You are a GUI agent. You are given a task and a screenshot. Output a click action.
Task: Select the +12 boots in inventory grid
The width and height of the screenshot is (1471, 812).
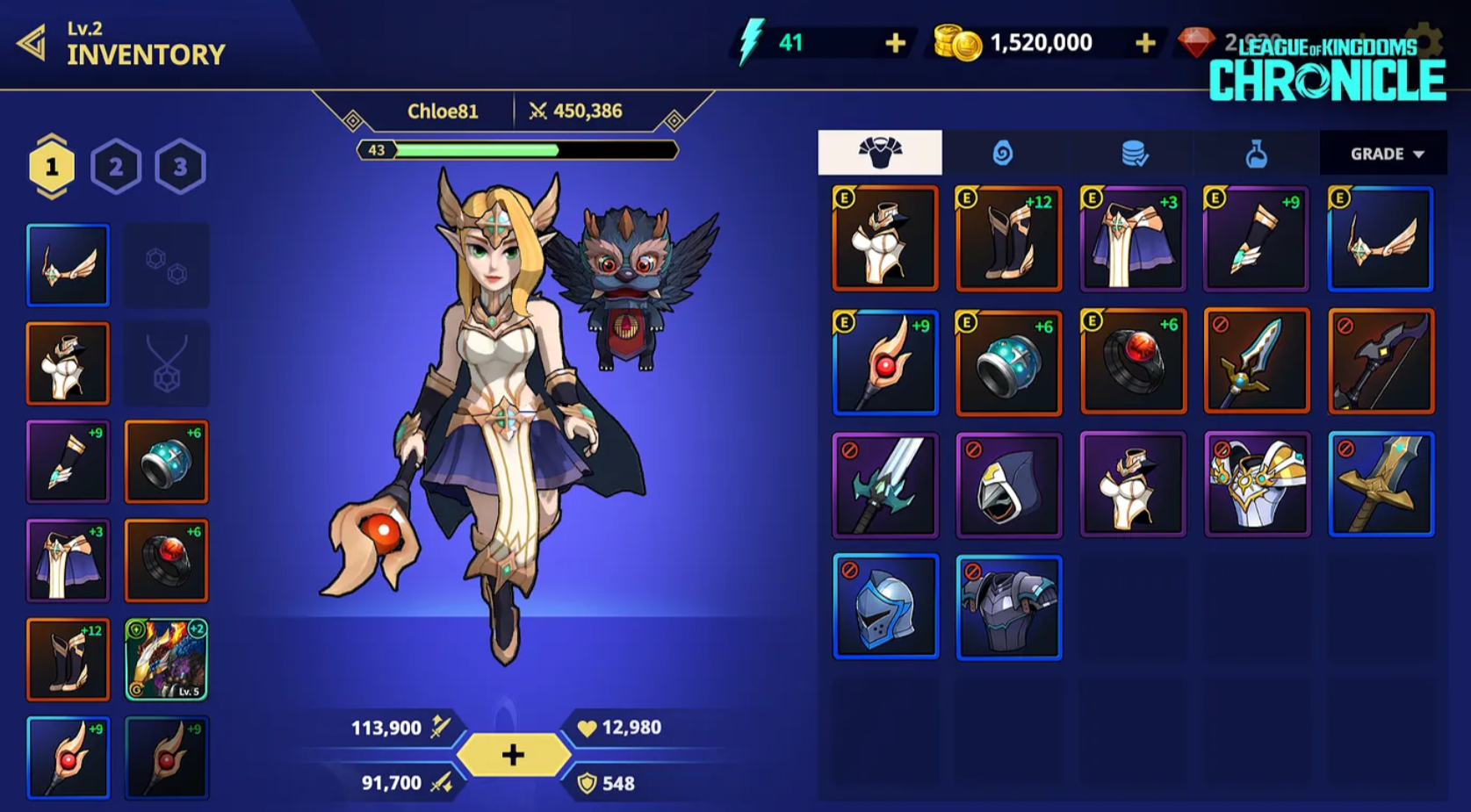1009,238
